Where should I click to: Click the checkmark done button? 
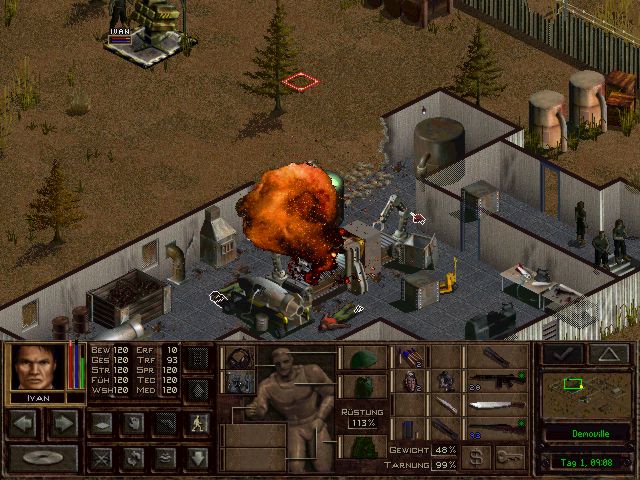click(562, 354)
